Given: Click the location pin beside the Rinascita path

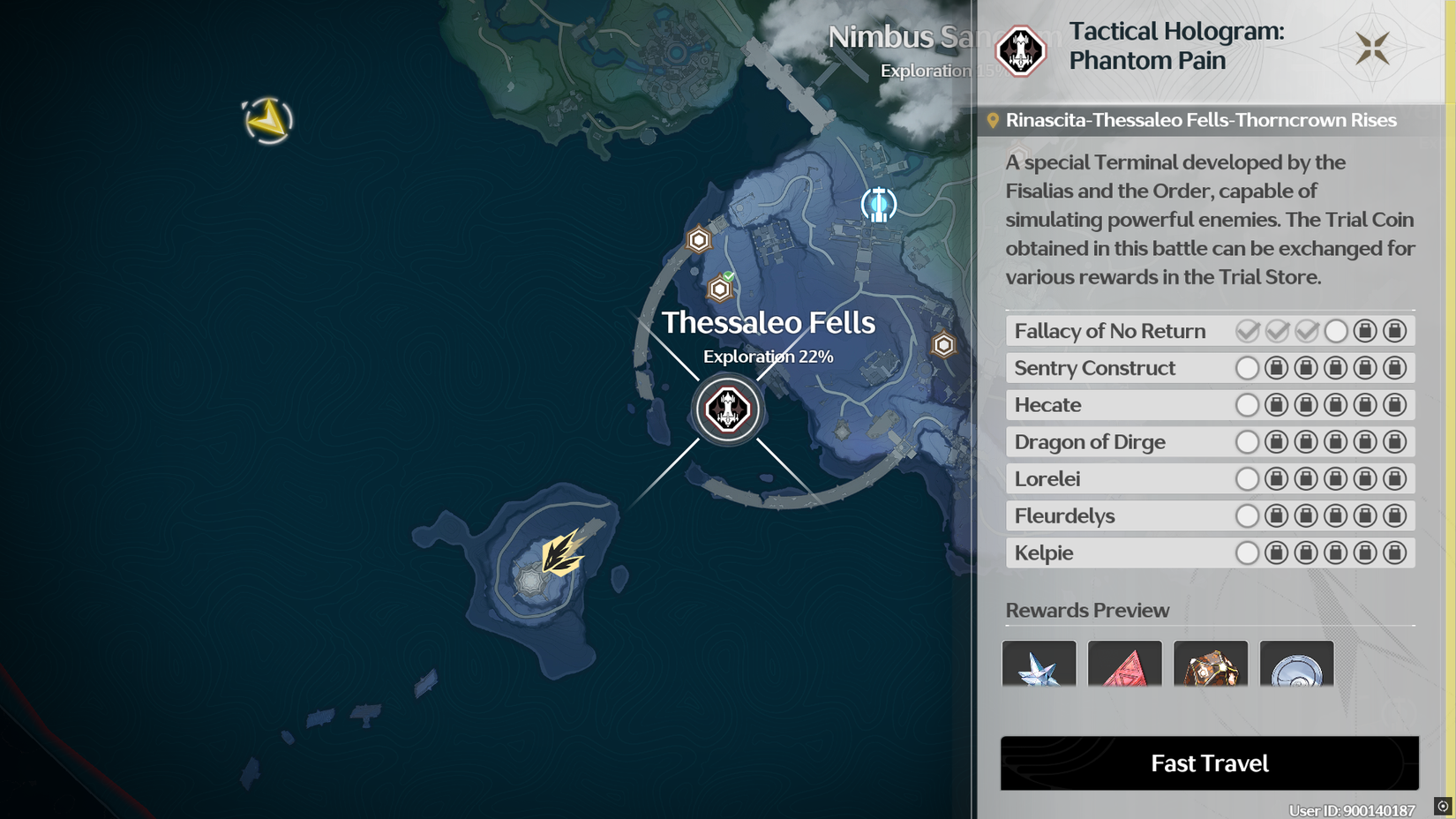Looking at the screenshot, I should point(995,120).
